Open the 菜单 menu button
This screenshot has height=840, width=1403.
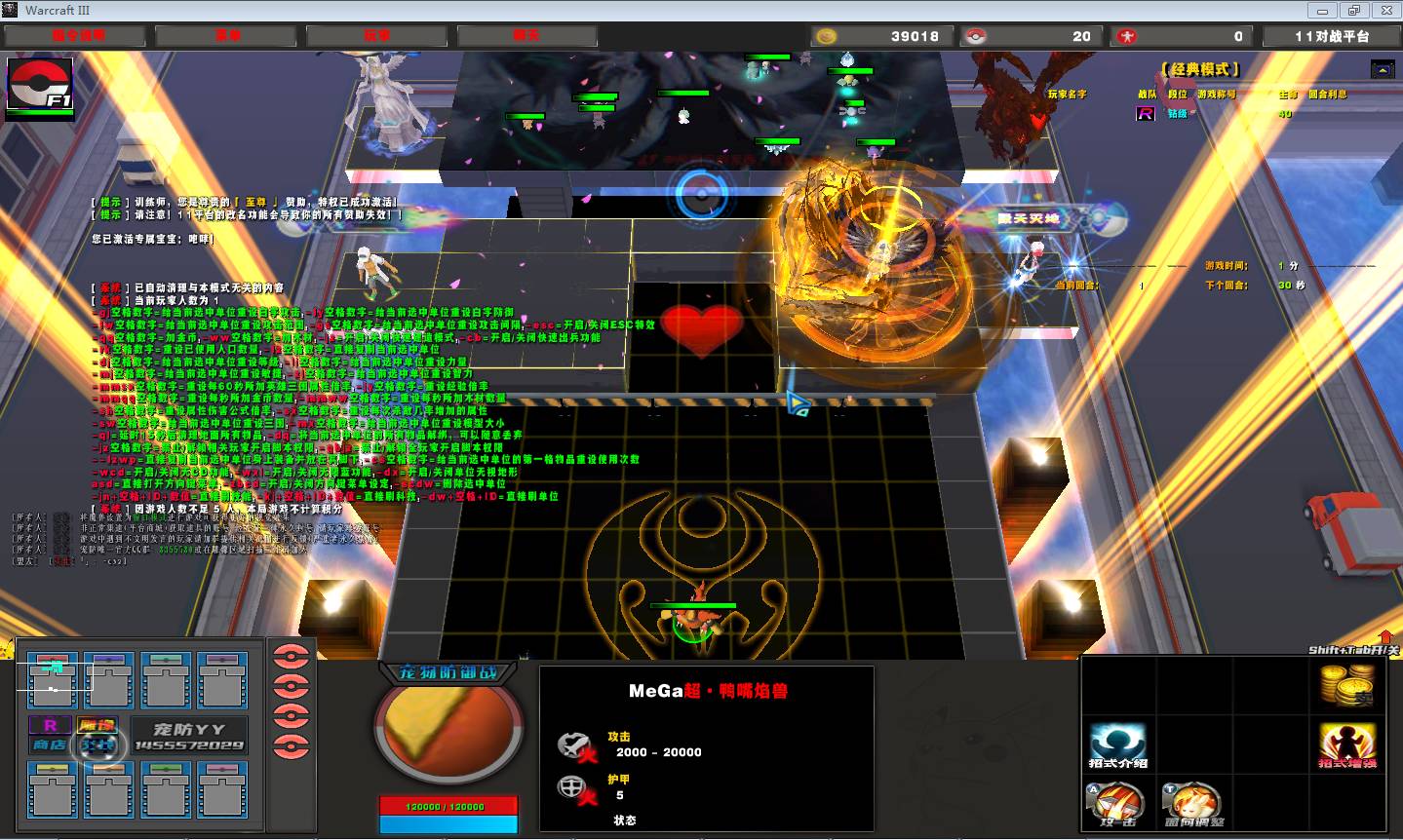(228, 36)
